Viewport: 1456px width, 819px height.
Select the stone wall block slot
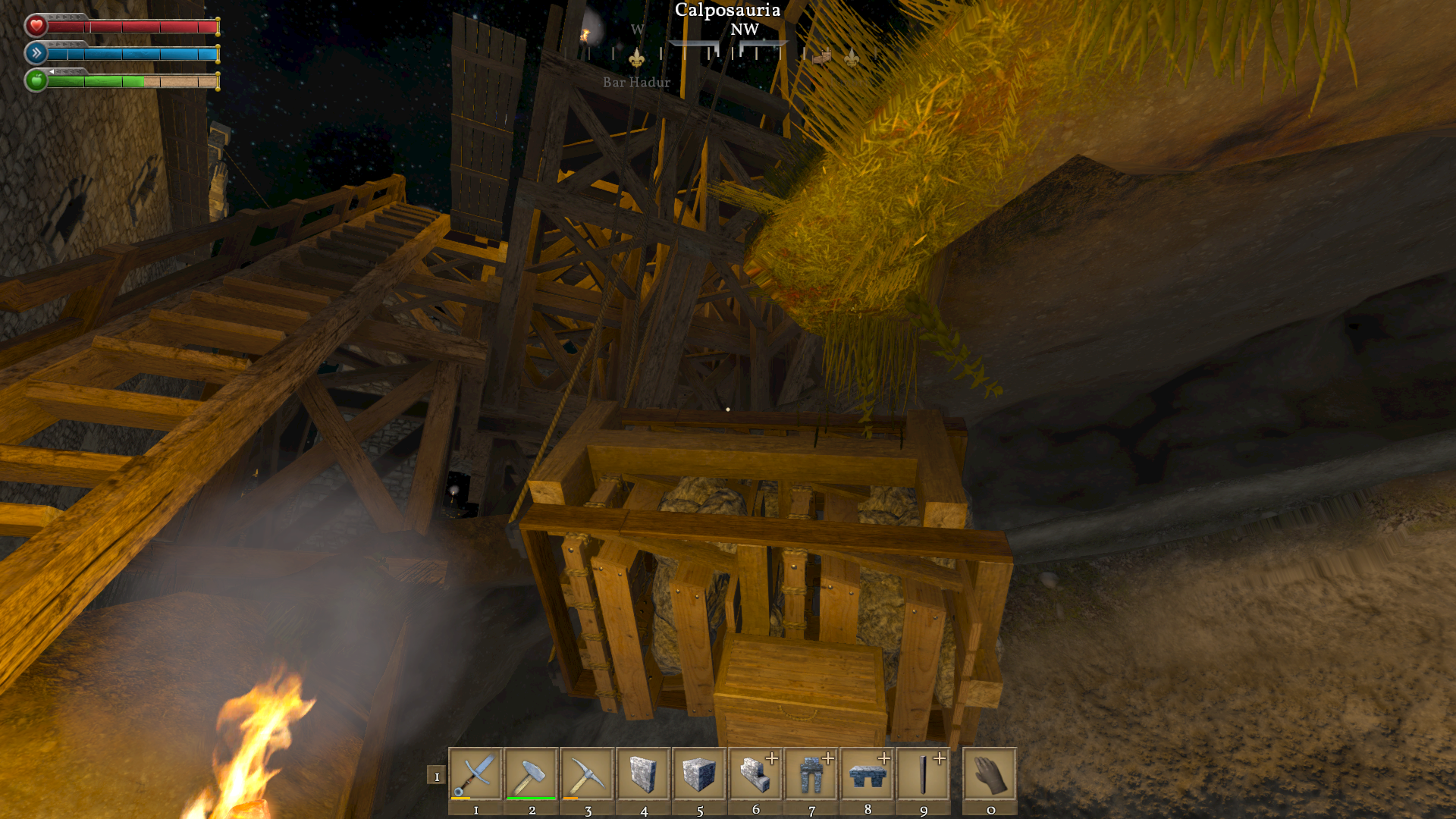[x=643, y=774]
